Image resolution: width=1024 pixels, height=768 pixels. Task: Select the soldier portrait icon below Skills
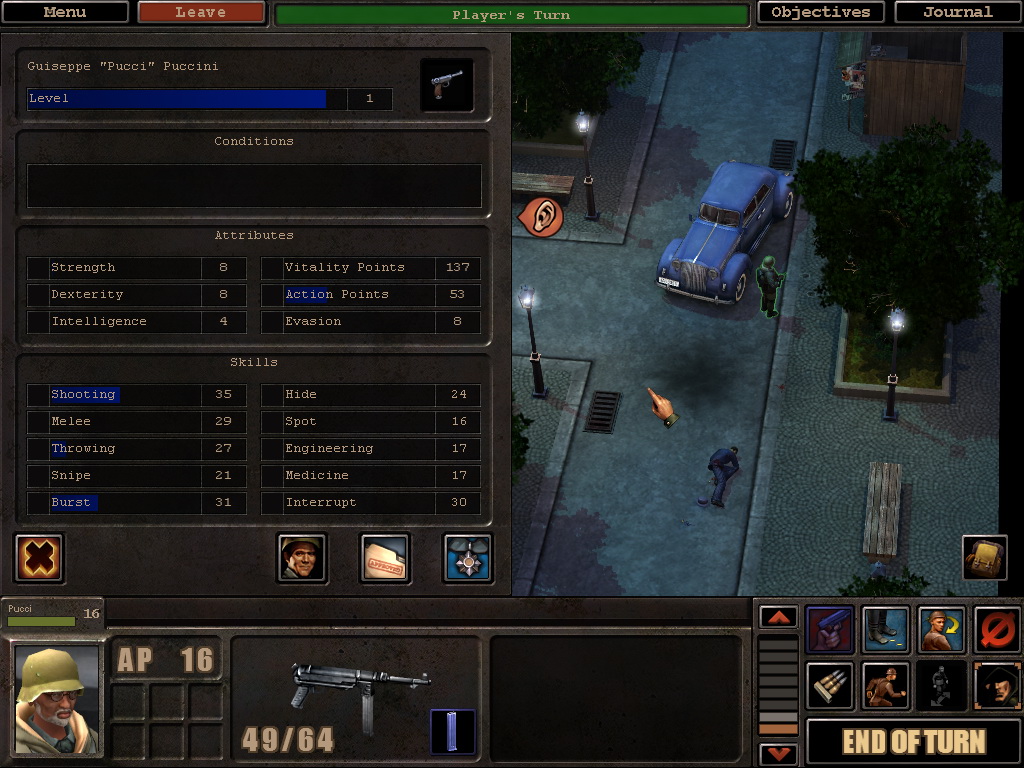301,558
